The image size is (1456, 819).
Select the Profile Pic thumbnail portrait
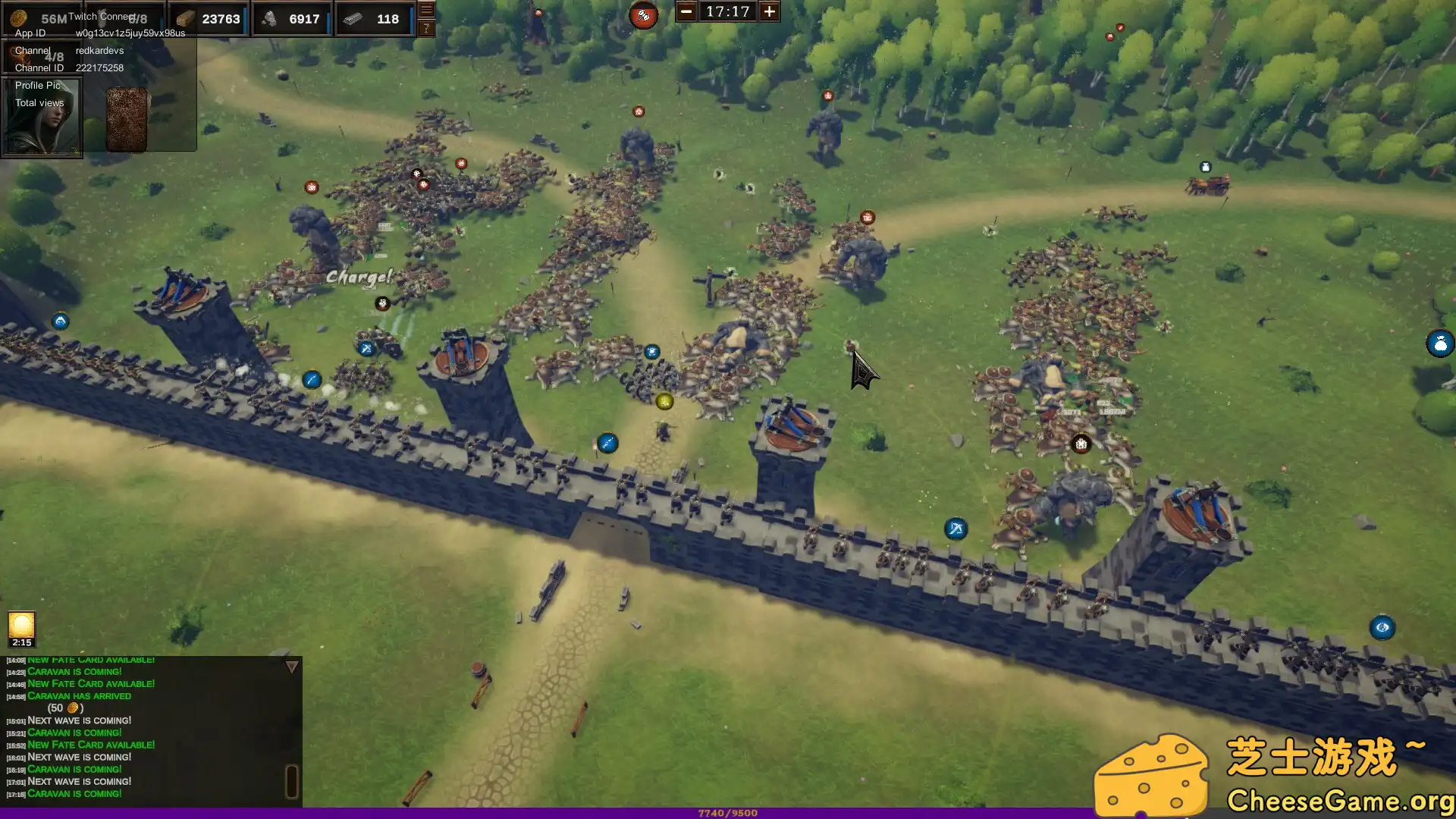pyautogui.click(x=42, y=121)
